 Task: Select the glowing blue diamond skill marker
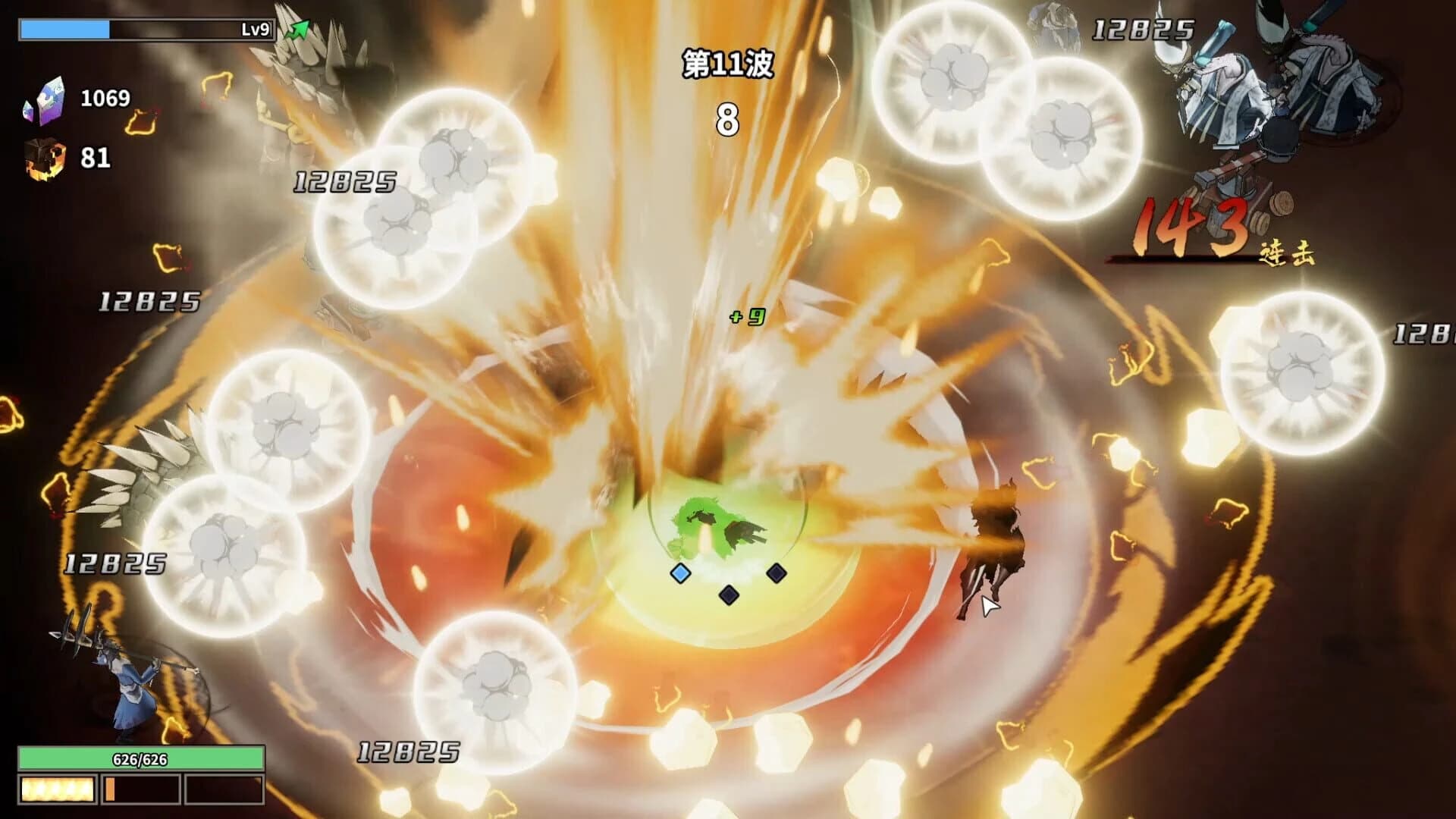[680, 574]
